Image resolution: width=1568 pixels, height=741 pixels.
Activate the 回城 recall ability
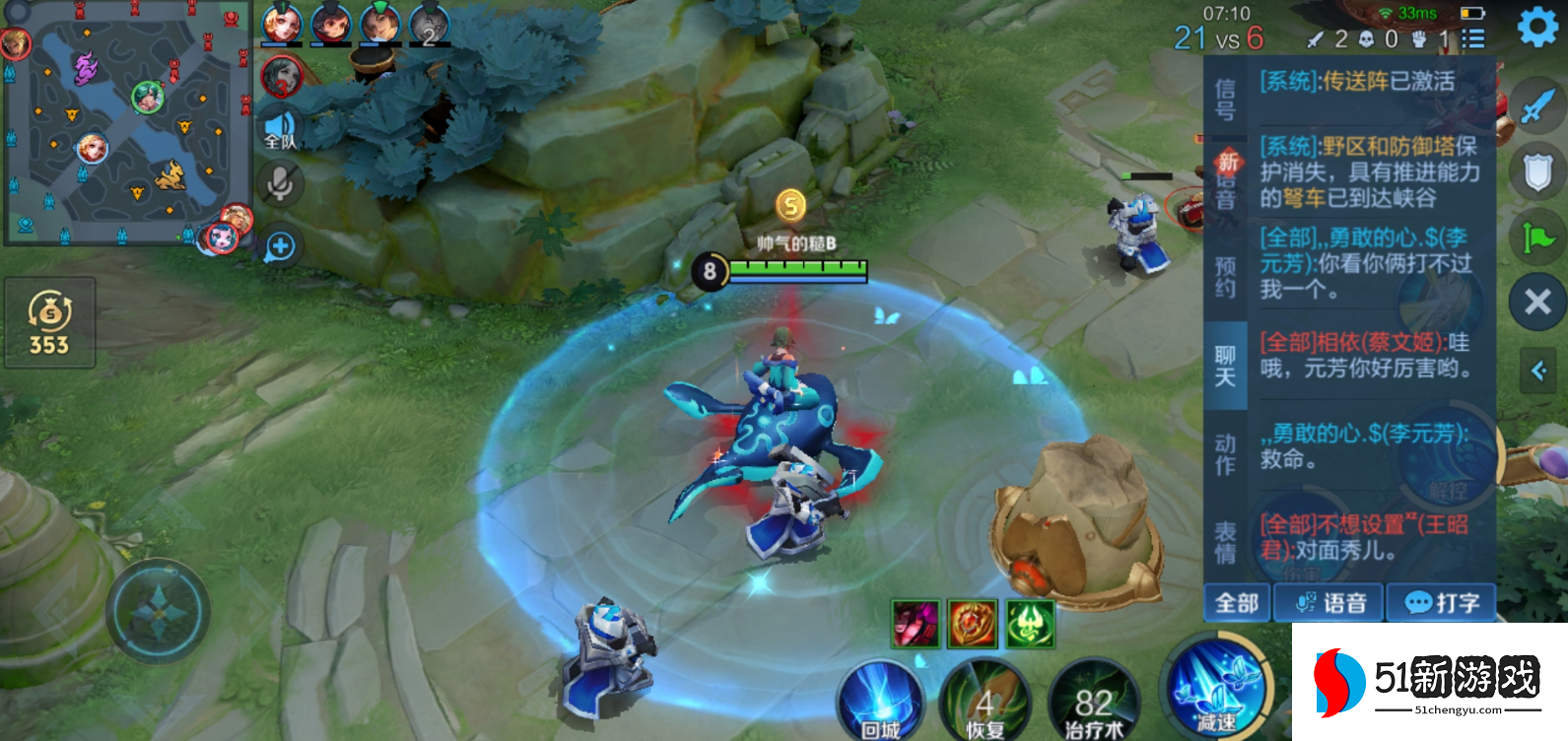tap(879, 704)
